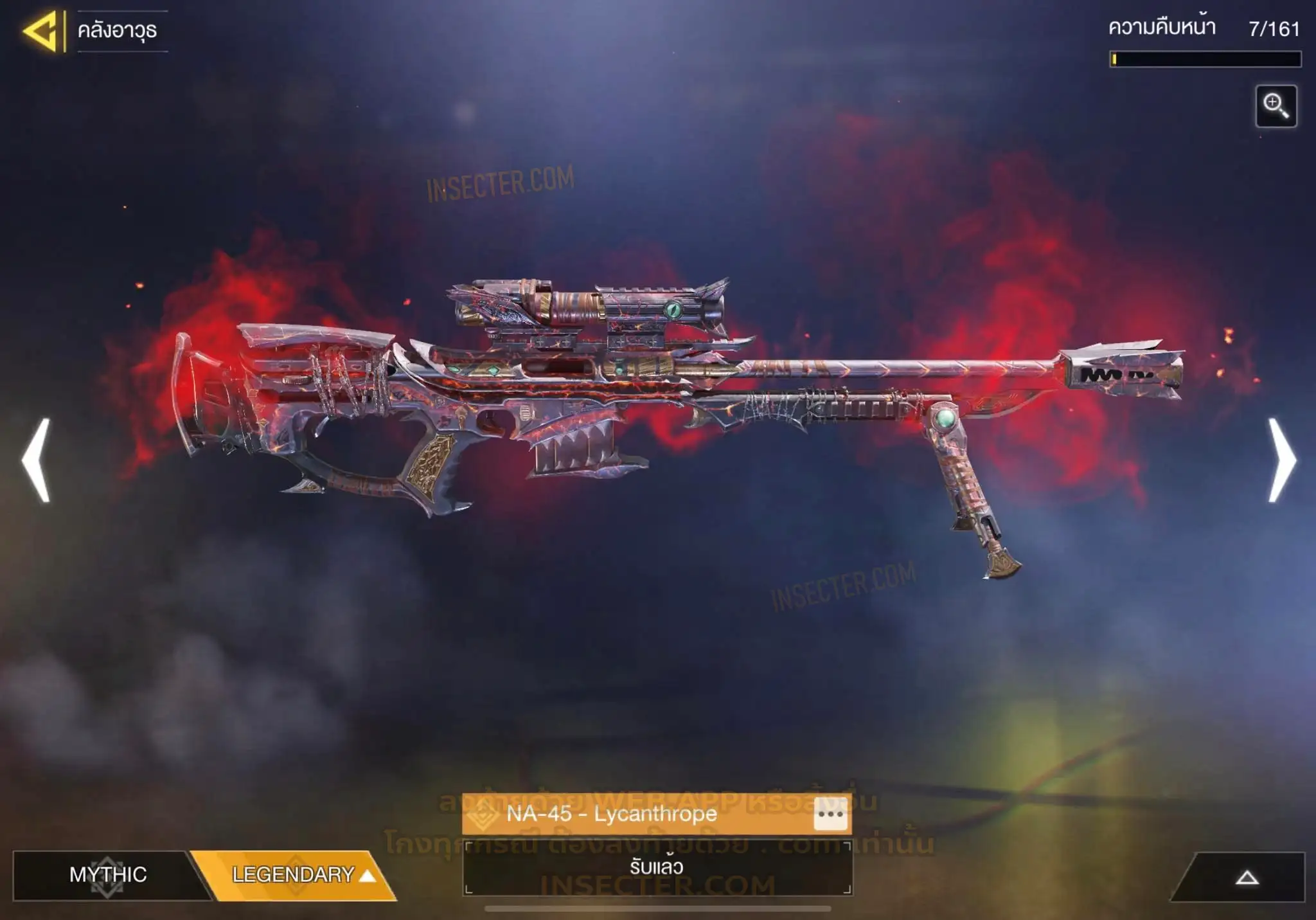Go back with the yellow arrow button
1316x920 pixels.
[x=41, y=30]
